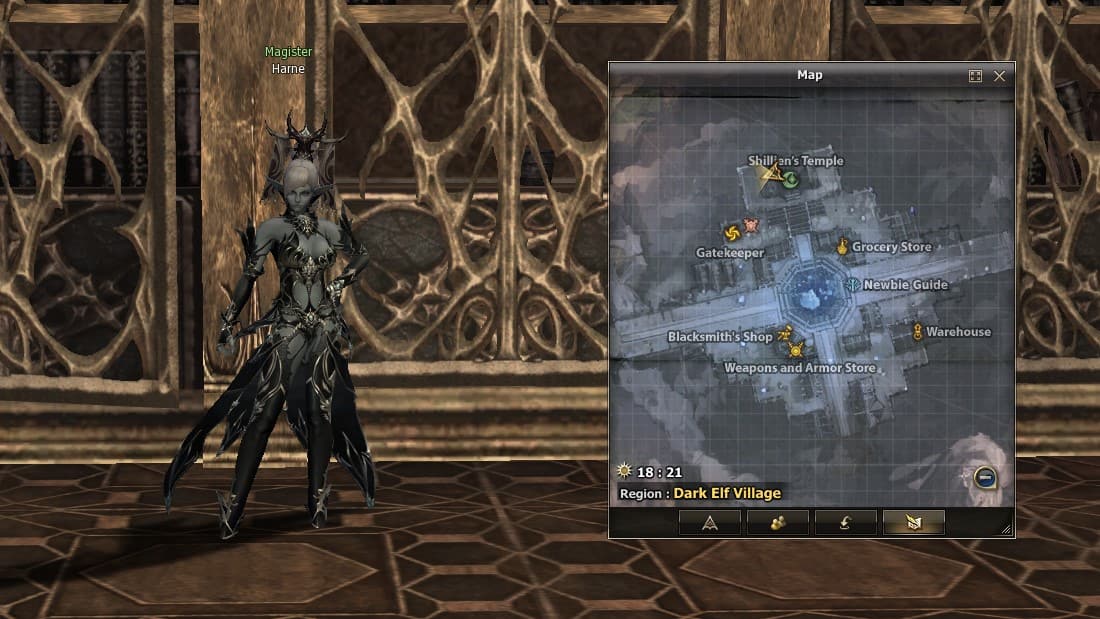The width and height of the screenshot is (1100, 619).
Task: Maximize the Map window
Action: click(975, 76)
